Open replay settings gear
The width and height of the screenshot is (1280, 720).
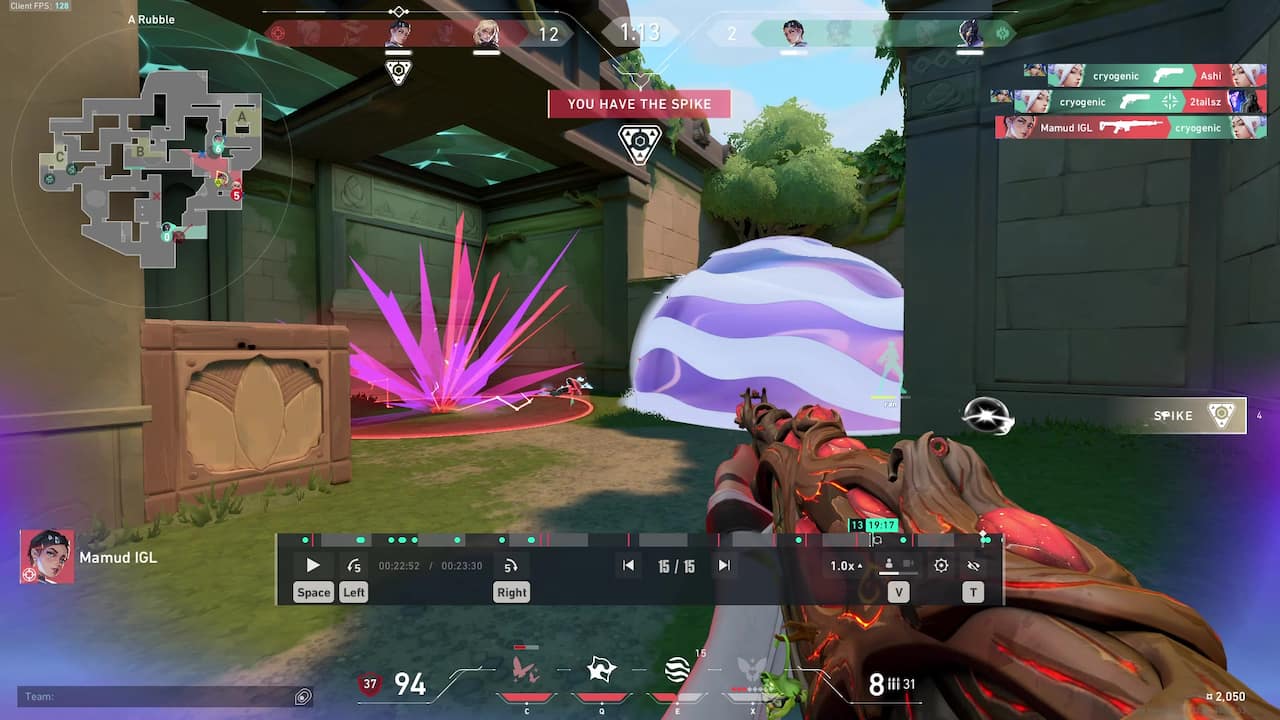pos(941,566)
